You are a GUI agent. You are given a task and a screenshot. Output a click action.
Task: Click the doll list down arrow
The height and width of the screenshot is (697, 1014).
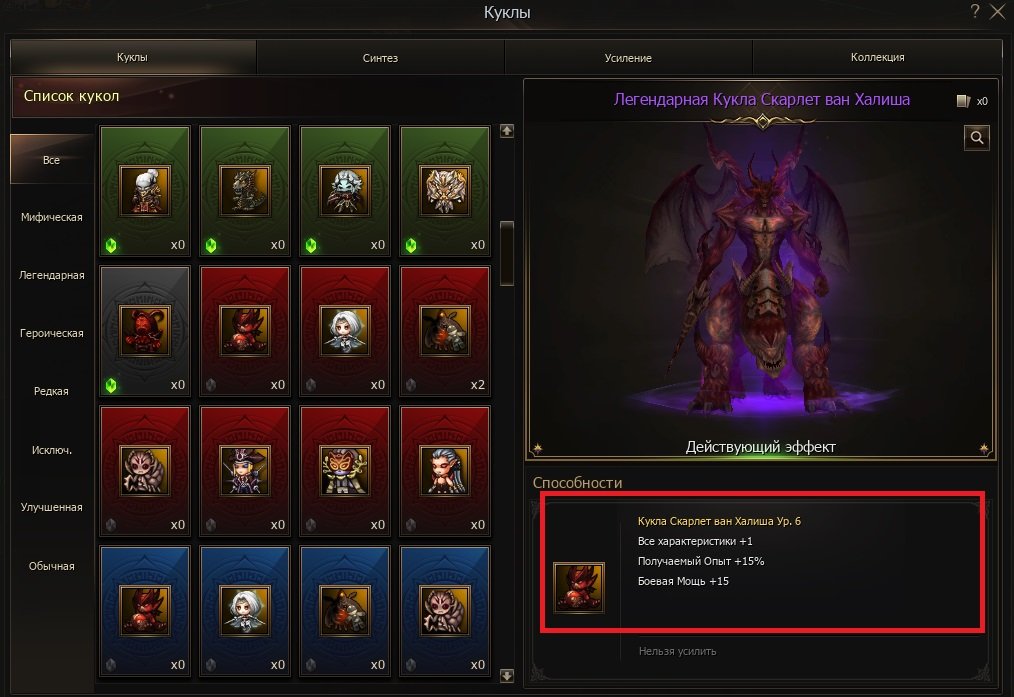(507, 676)
